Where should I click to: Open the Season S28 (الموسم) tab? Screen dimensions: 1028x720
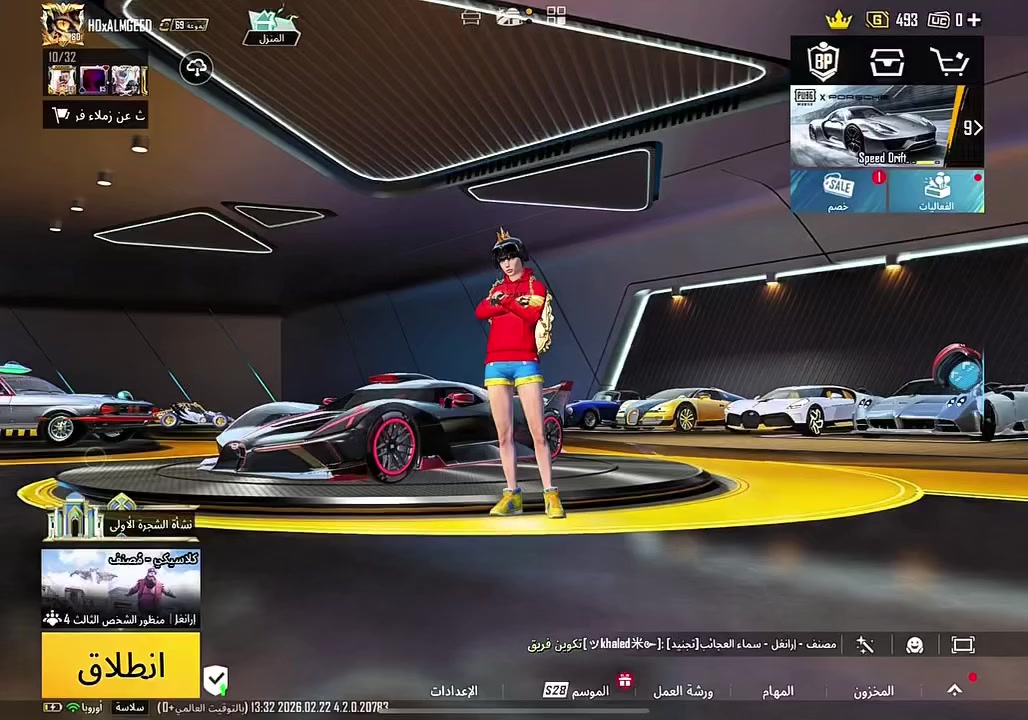[577, 691]
